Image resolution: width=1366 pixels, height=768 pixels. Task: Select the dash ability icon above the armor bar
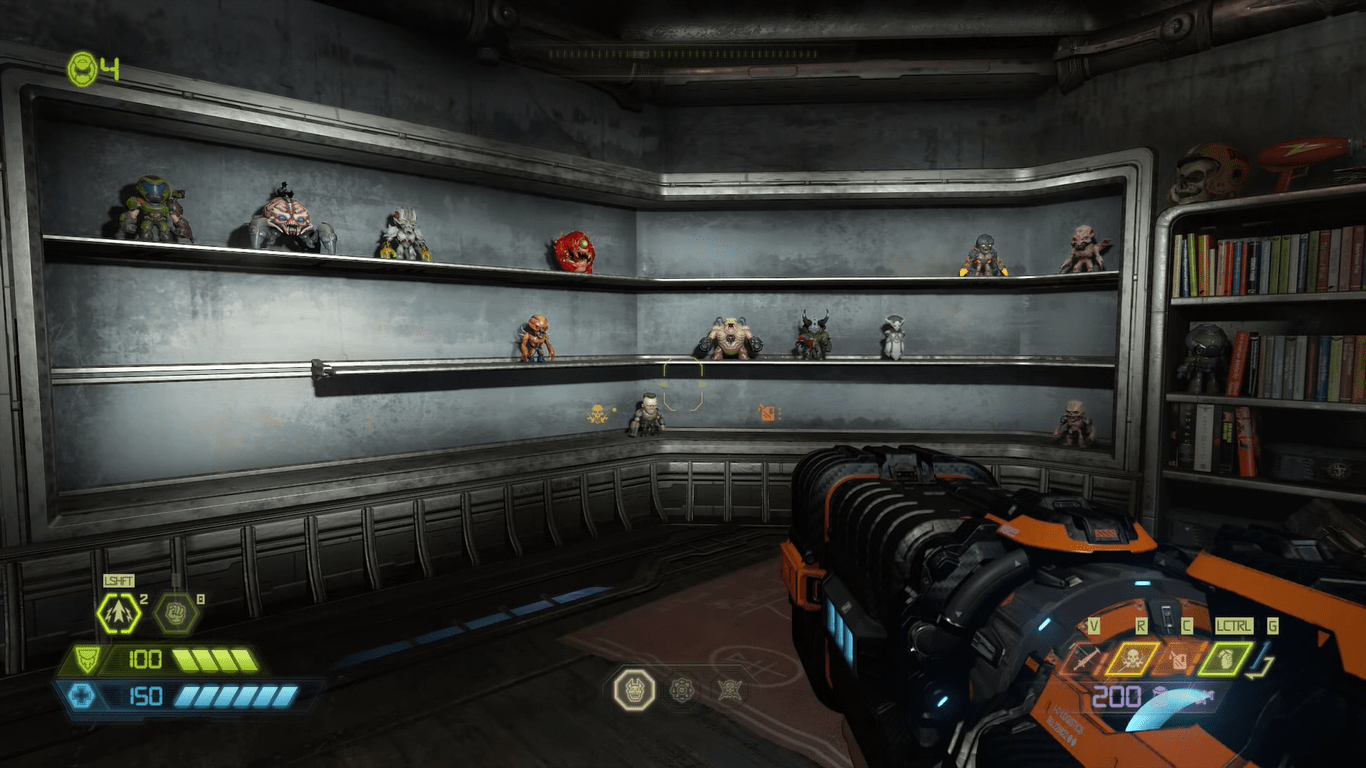pyautogui.click(x=118, y=613)
